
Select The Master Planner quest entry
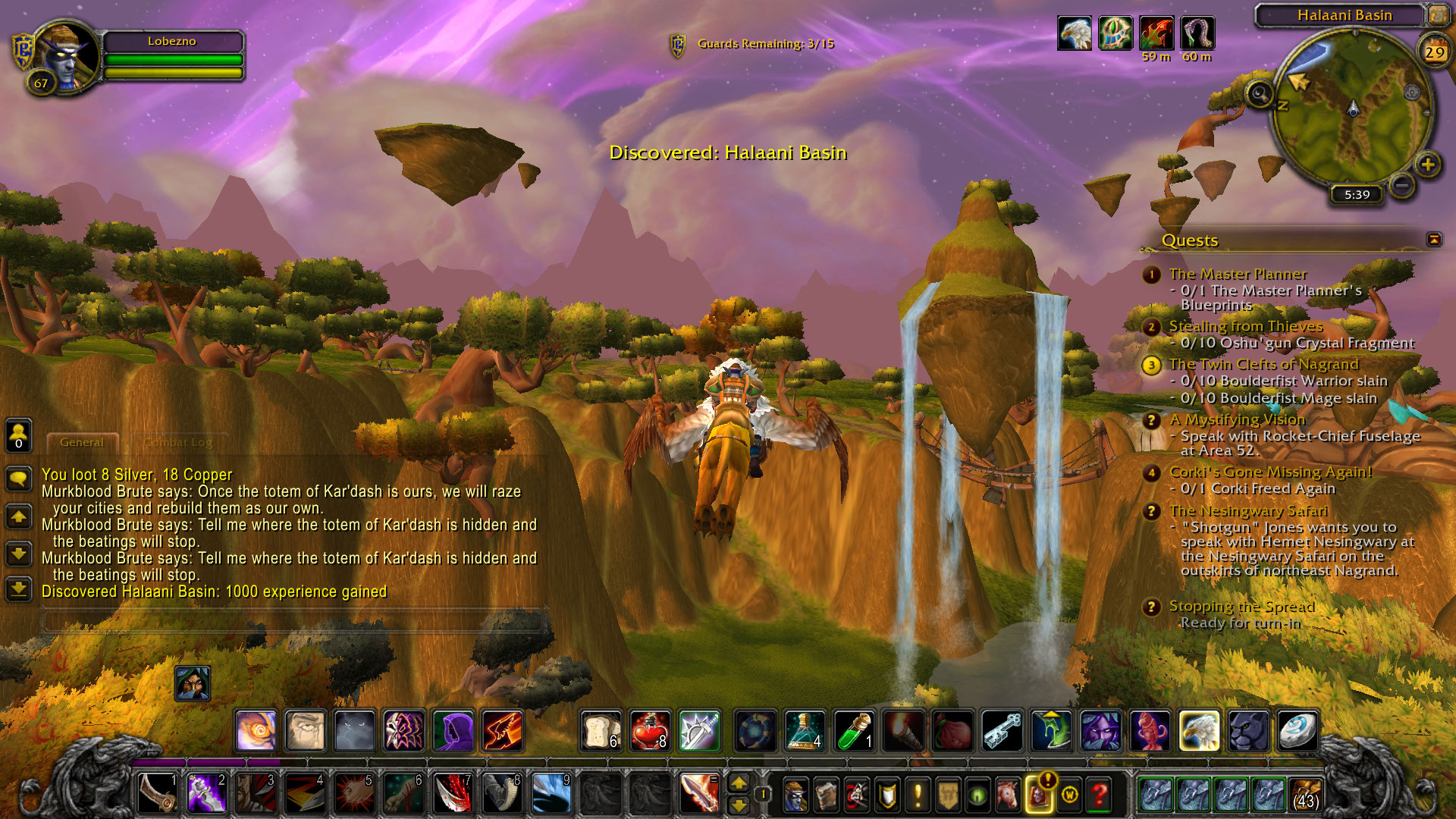click(1238, 274)
